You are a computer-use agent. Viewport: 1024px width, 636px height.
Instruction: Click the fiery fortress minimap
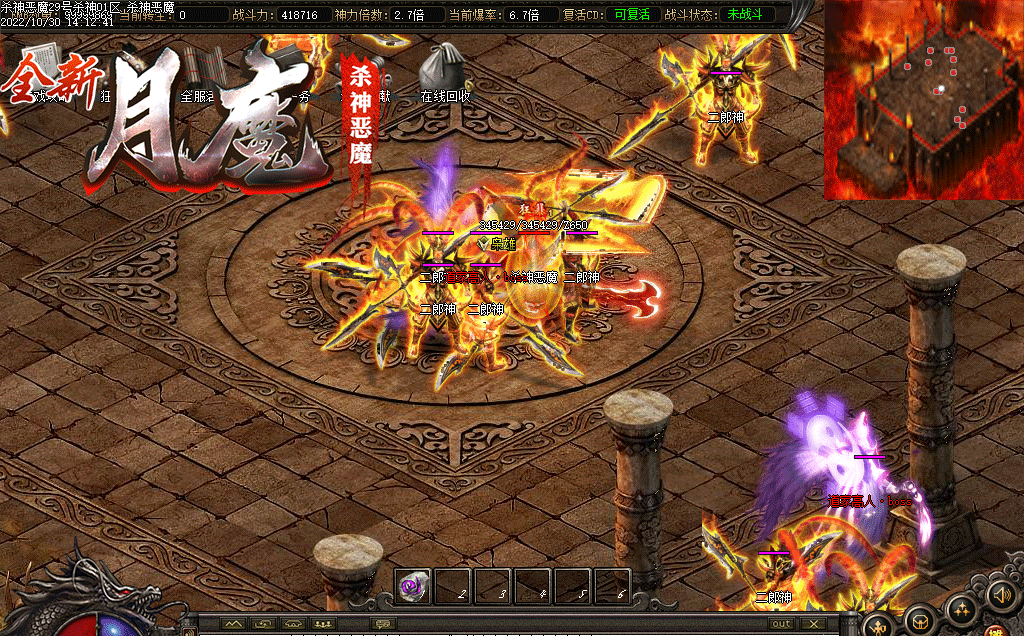923,100
